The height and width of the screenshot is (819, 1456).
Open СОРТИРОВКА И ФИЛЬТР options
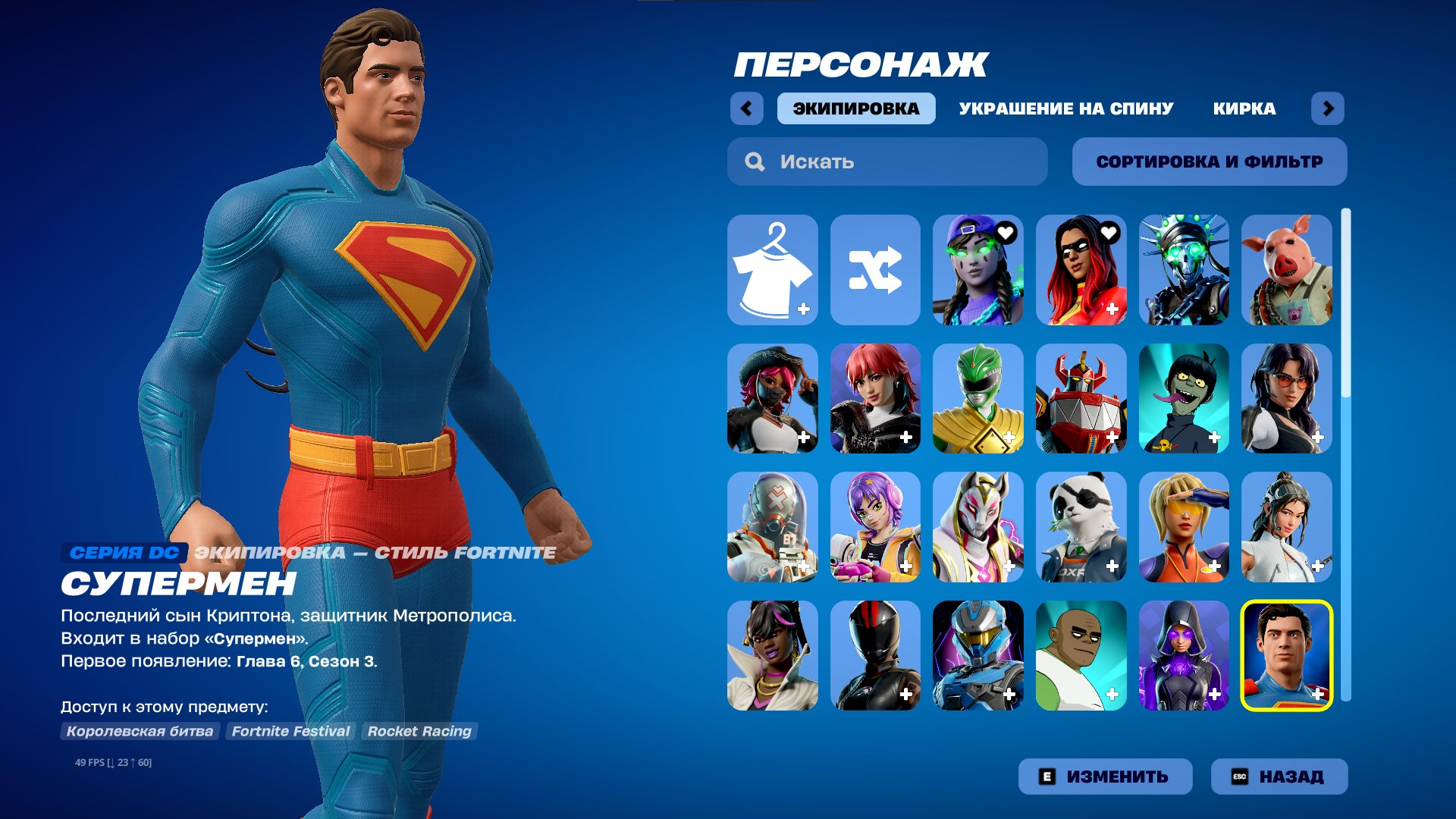pos(1209,161)
